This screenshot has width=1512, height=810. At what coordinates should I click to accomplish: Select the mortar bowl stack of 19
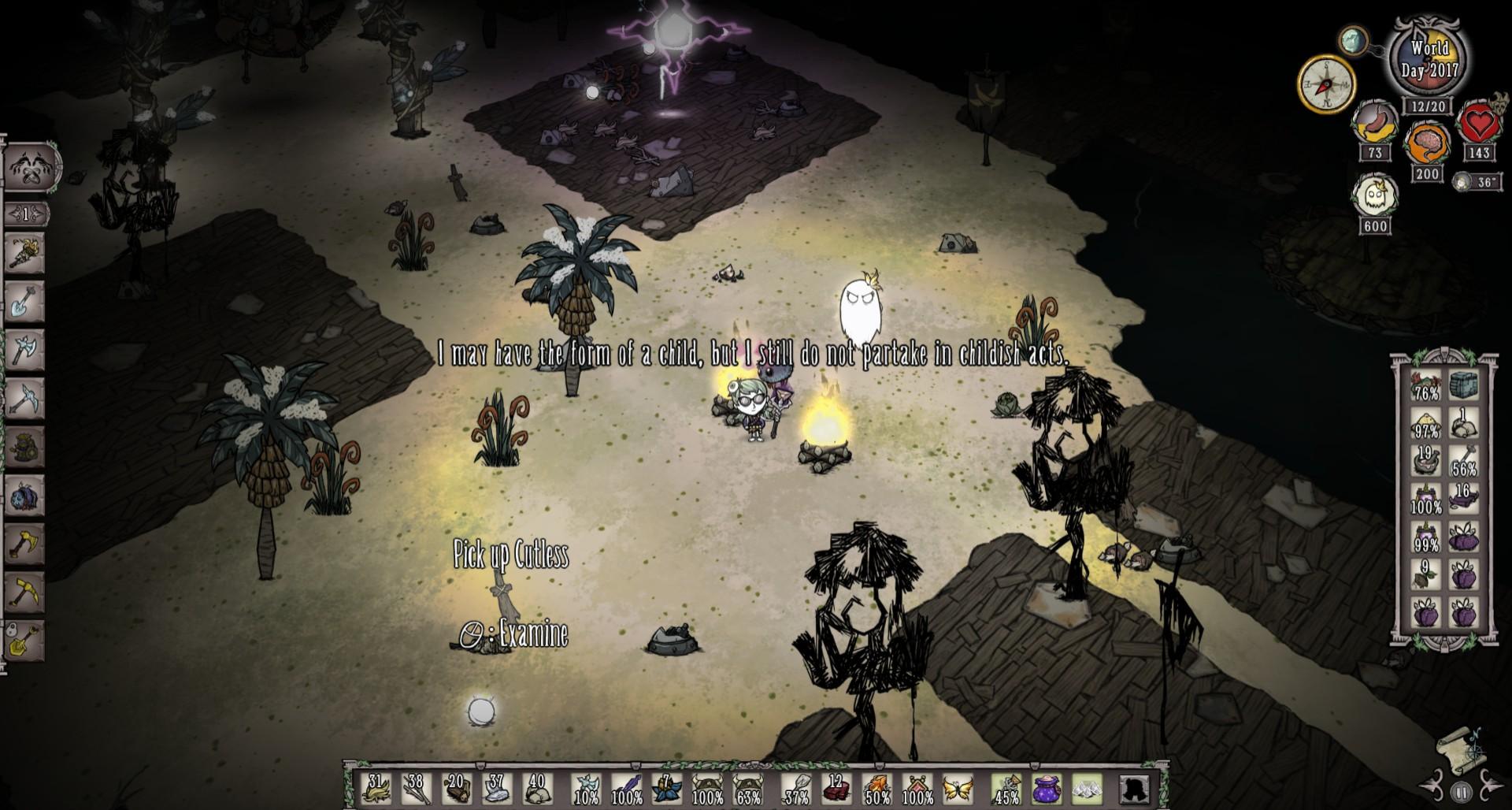click(x=1426, y=463)
